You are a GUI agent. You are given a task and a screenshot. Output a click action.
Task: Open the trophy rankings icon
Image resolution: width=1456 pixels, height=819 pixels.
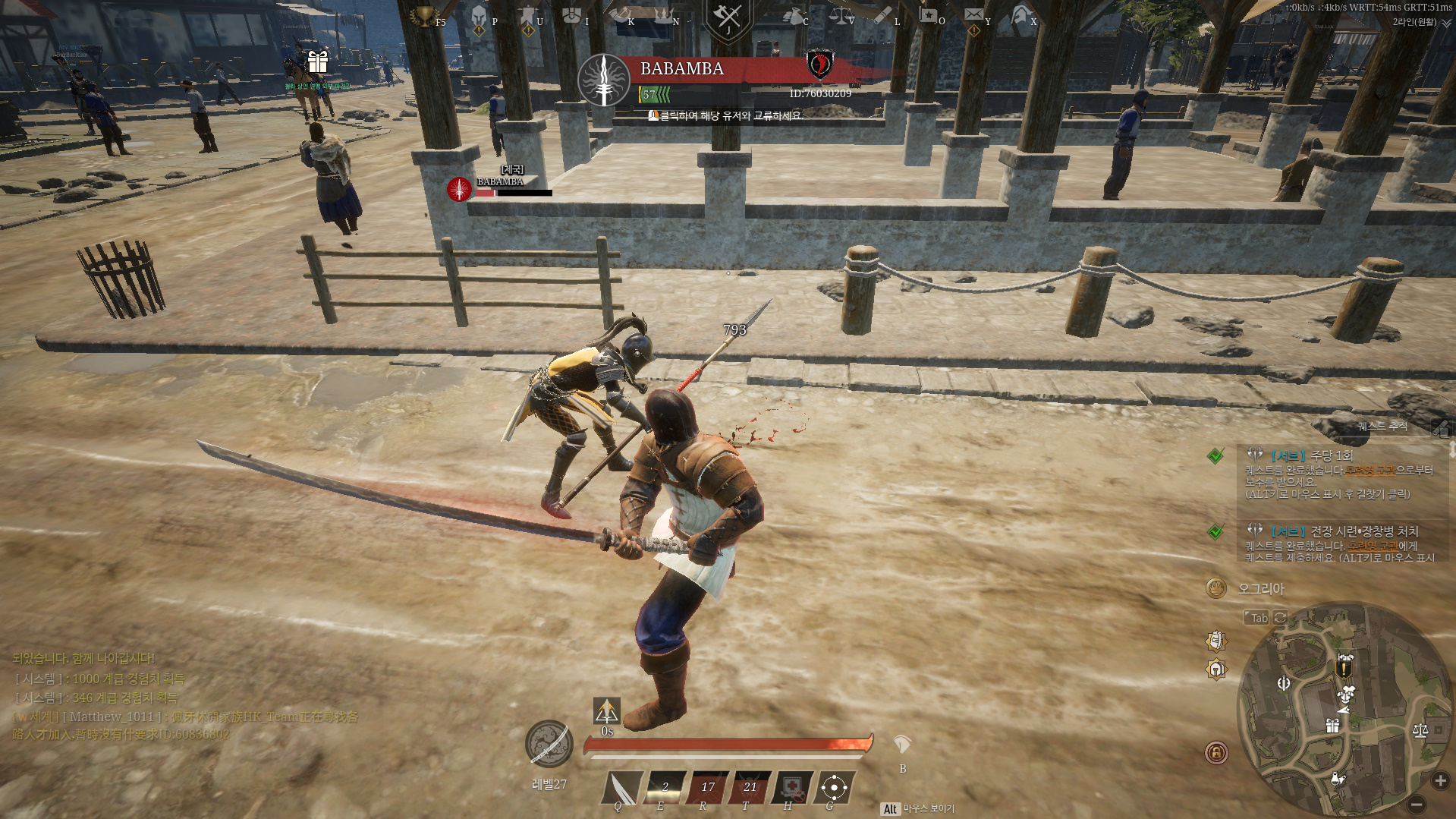pyautogui.click(x=423, y=17)
